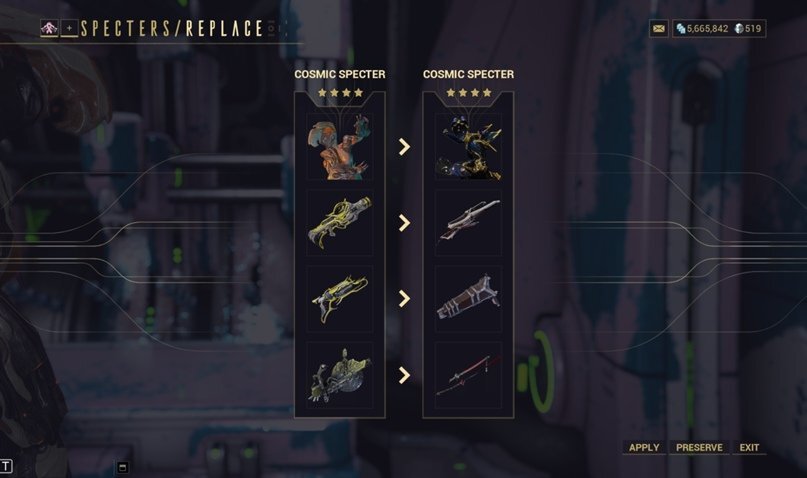Screen dimensions: 807x478
Task: Apply the specter replacement
Action: tap(643, 447)
